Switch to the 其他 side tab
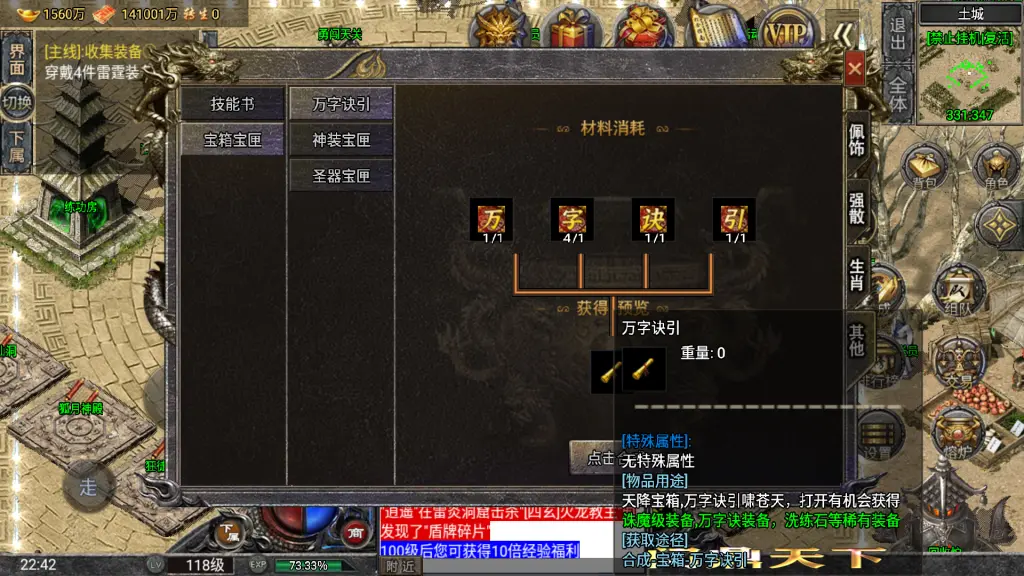Image resolution: width=1024 pixels, height=576 pixels. 857,340
